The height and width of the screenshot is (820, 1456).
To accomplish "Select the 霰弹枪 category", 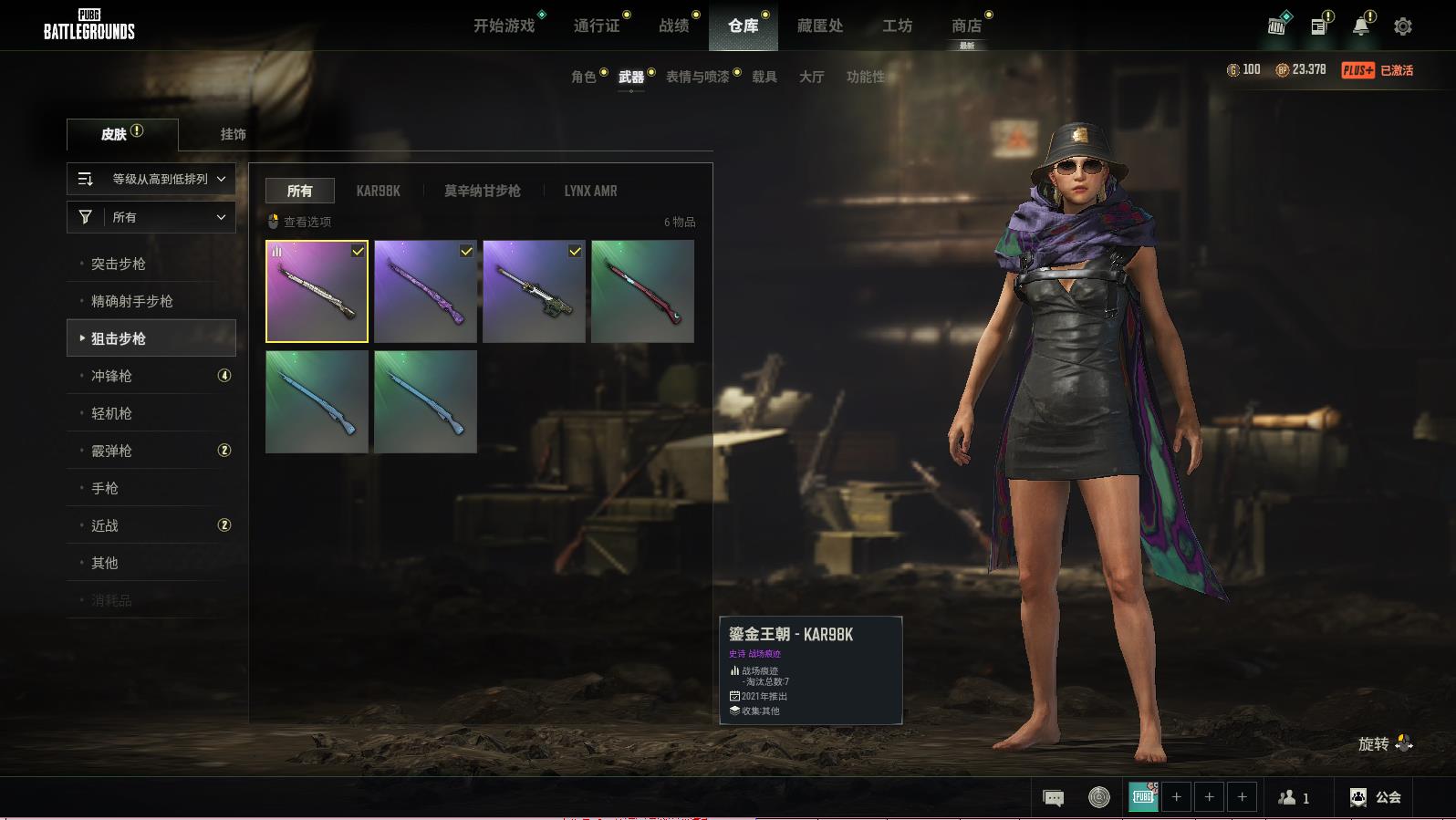I will pyautogui.click(x=111, y=451).
